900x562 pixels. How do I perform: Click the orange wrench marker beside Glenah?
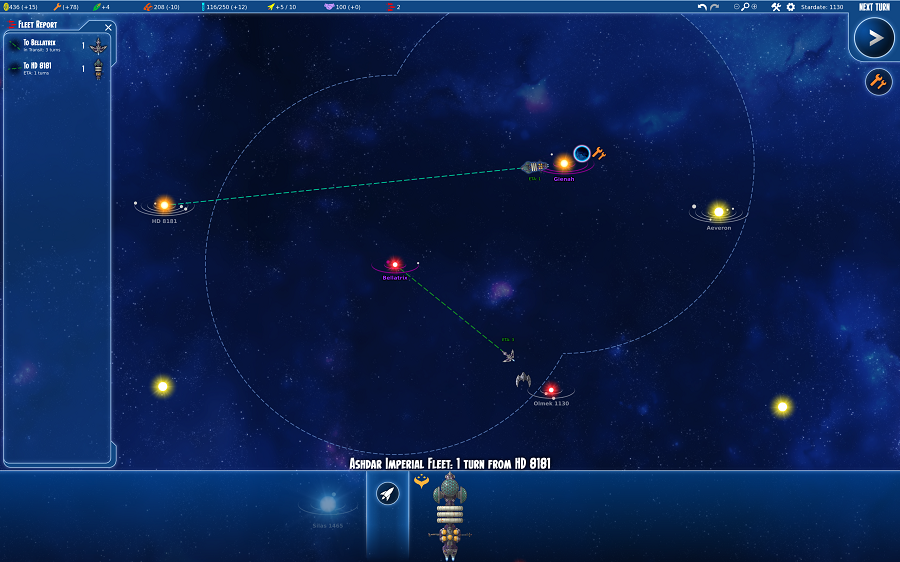coord(599,153)
